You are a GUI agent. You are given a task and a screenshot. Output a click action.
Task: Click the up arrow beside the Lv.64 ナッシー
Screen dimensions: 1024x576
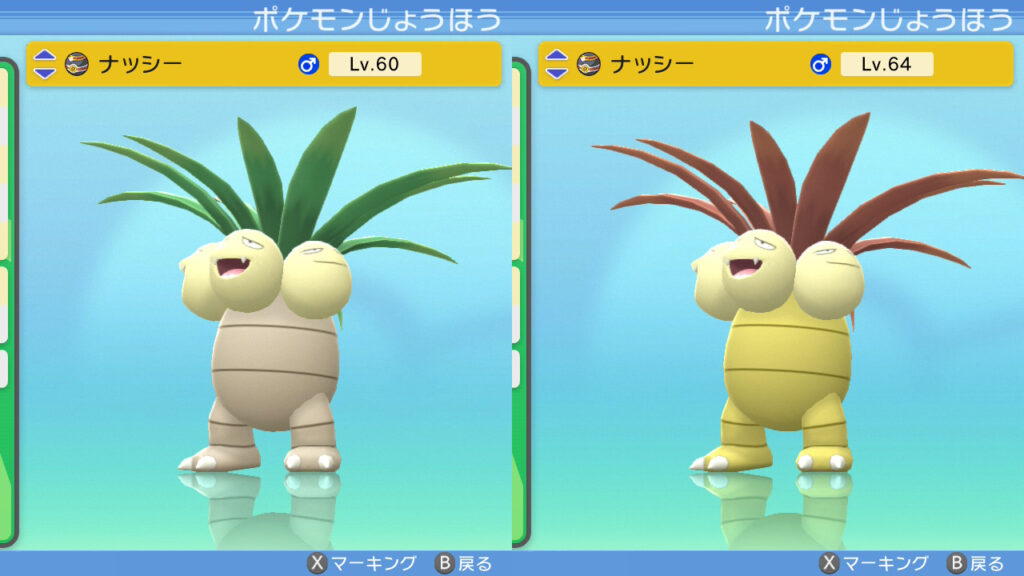tap(557, 57)
